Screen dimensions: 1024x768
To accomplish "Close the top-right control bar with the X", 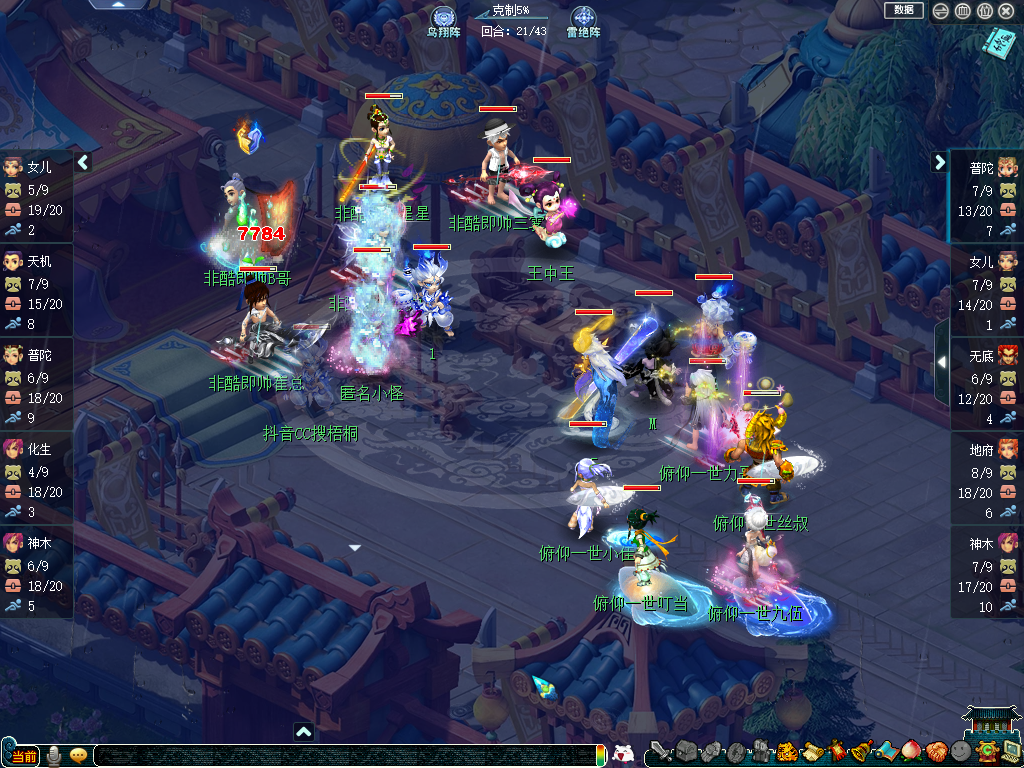I will [1006, 11].
